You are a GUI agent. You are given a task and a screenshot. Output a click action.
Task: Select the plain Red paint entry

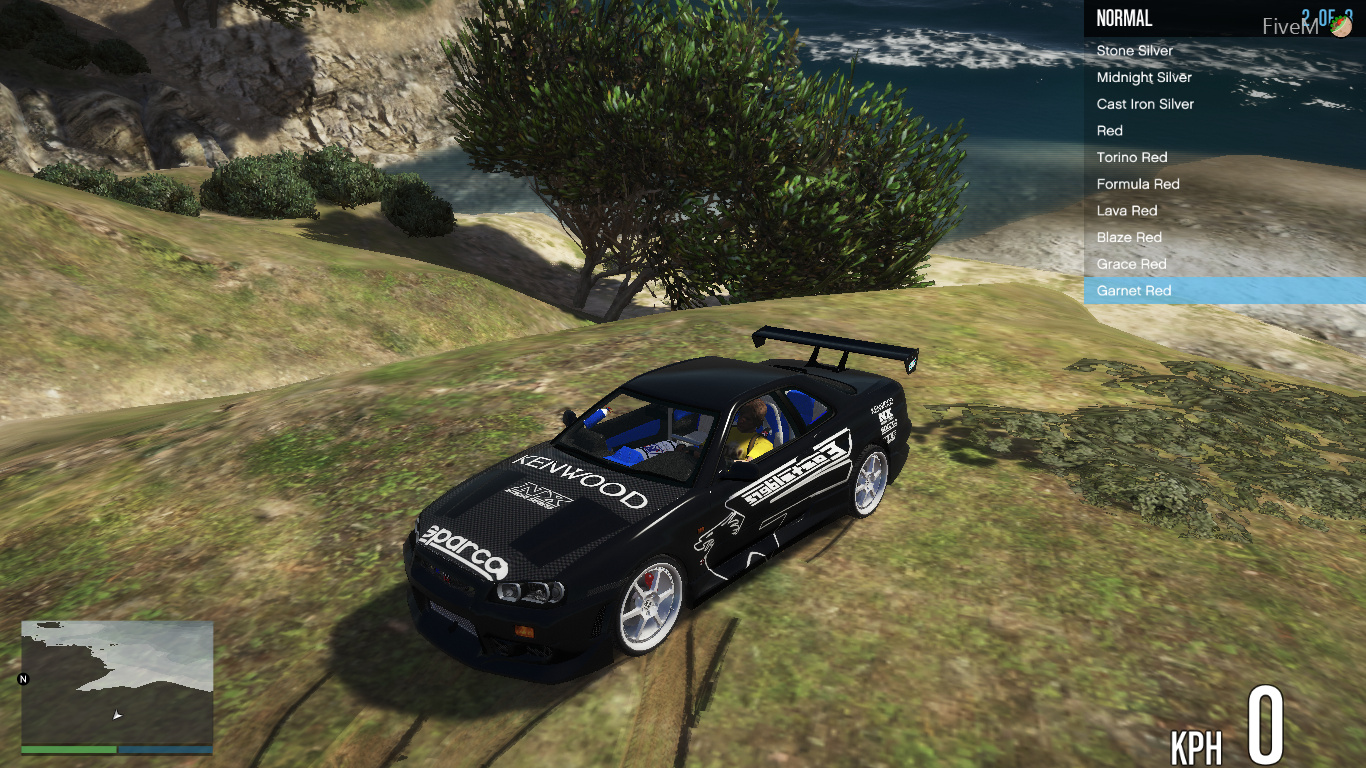1110,131
